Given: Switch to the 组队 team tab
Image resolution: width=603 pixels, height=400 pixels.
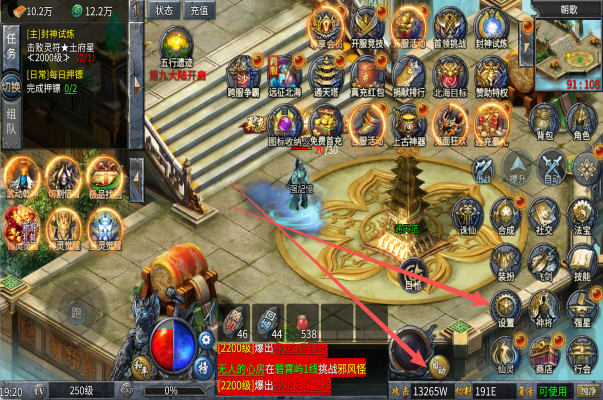Looking at the screenshot, I should tap(12, 121).
